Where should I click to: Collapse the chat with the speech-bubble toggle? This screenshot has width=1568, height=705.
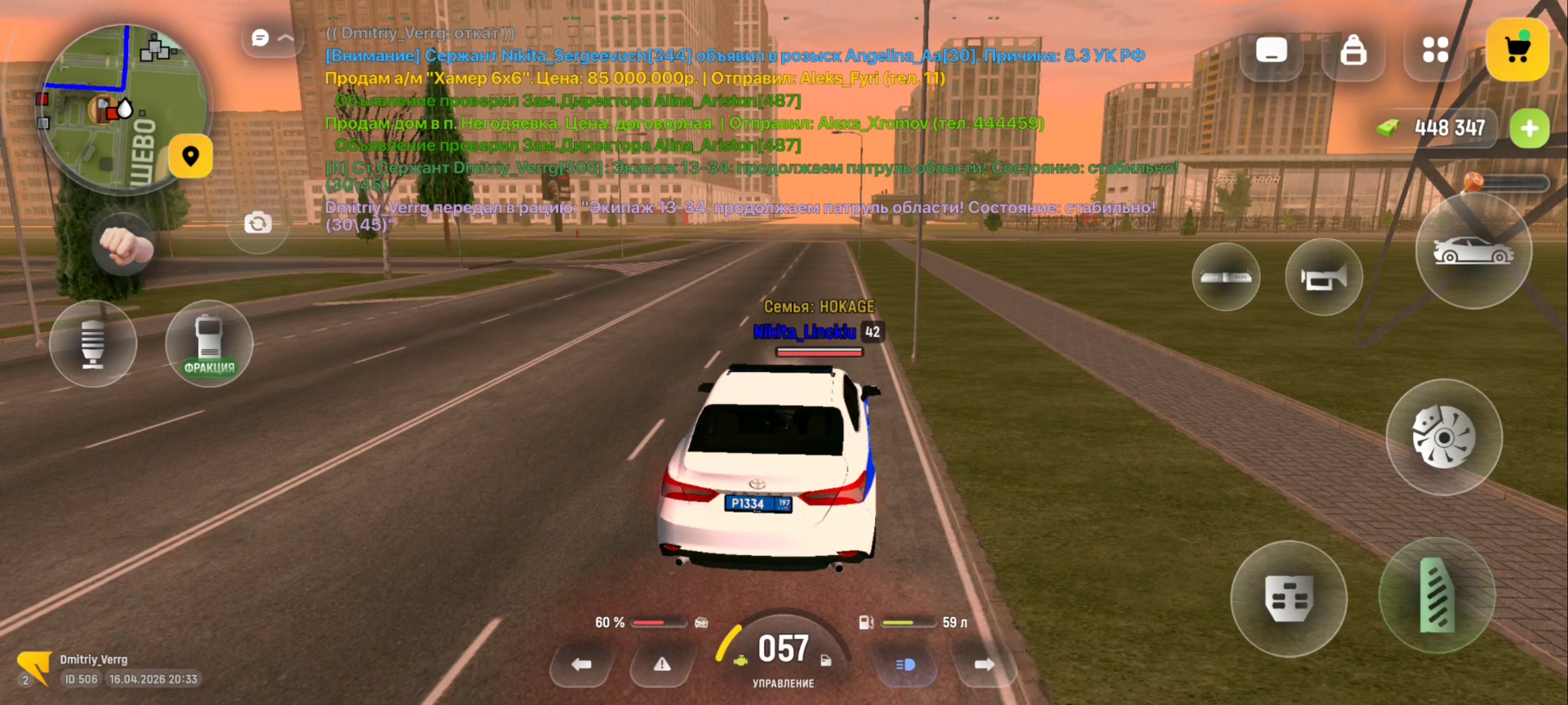[x=272, y=38]
